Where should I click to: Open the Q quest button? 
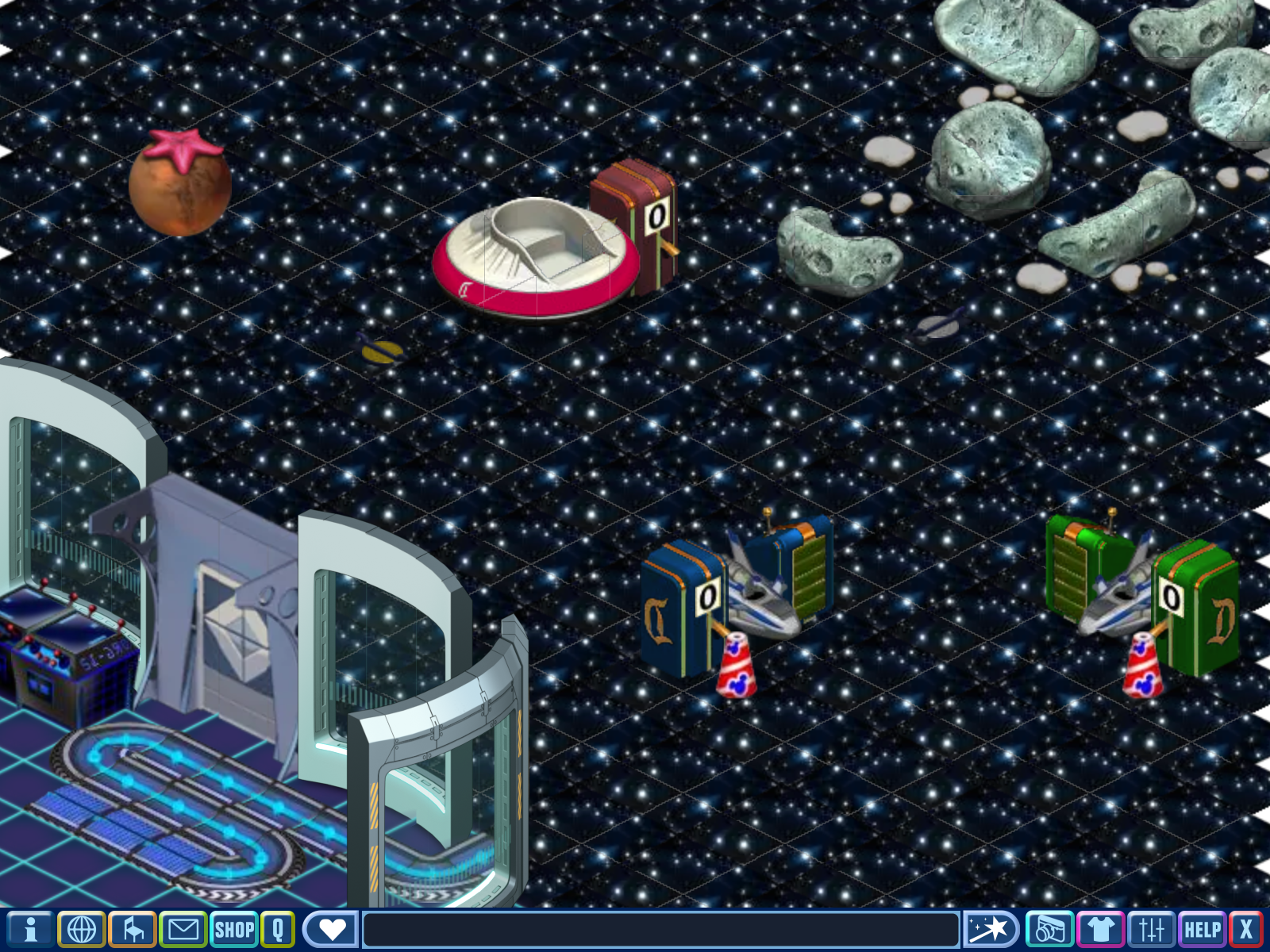click(278, 929)
